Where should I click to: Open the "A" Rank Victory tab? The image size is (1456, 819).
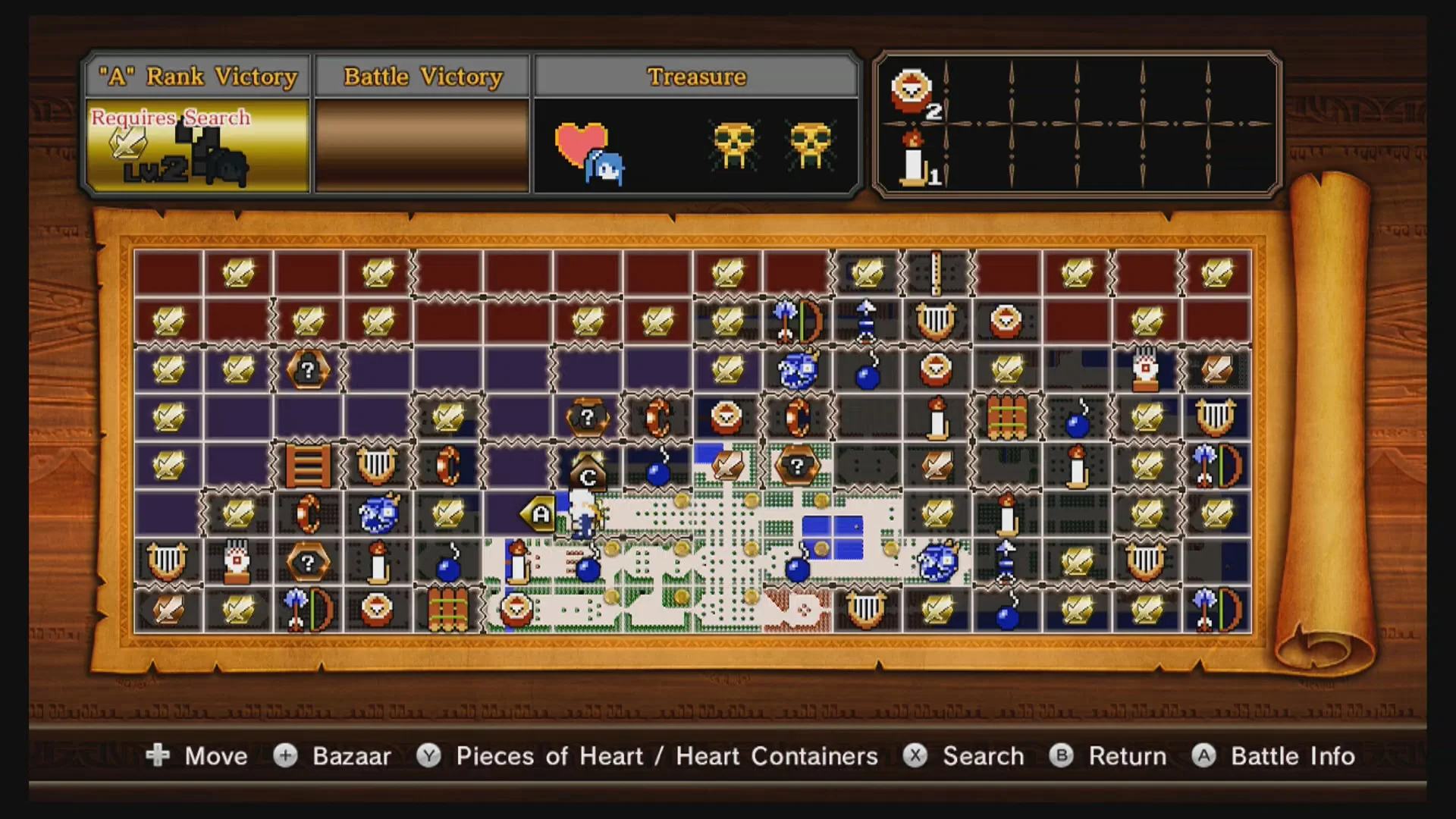[x=197, y=76]
